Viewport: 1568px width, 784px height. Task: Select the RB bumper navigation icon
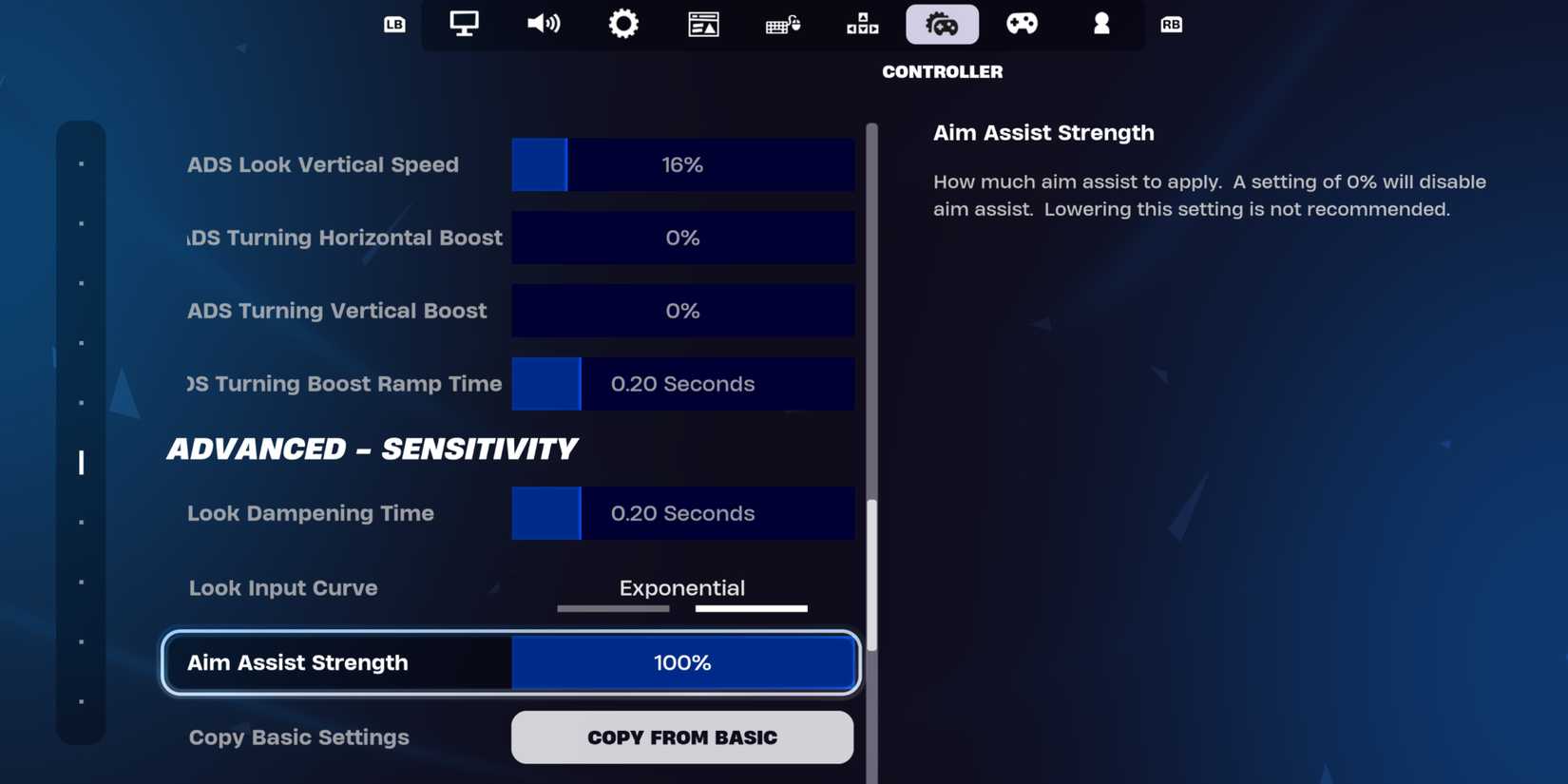click(1171, 25)
